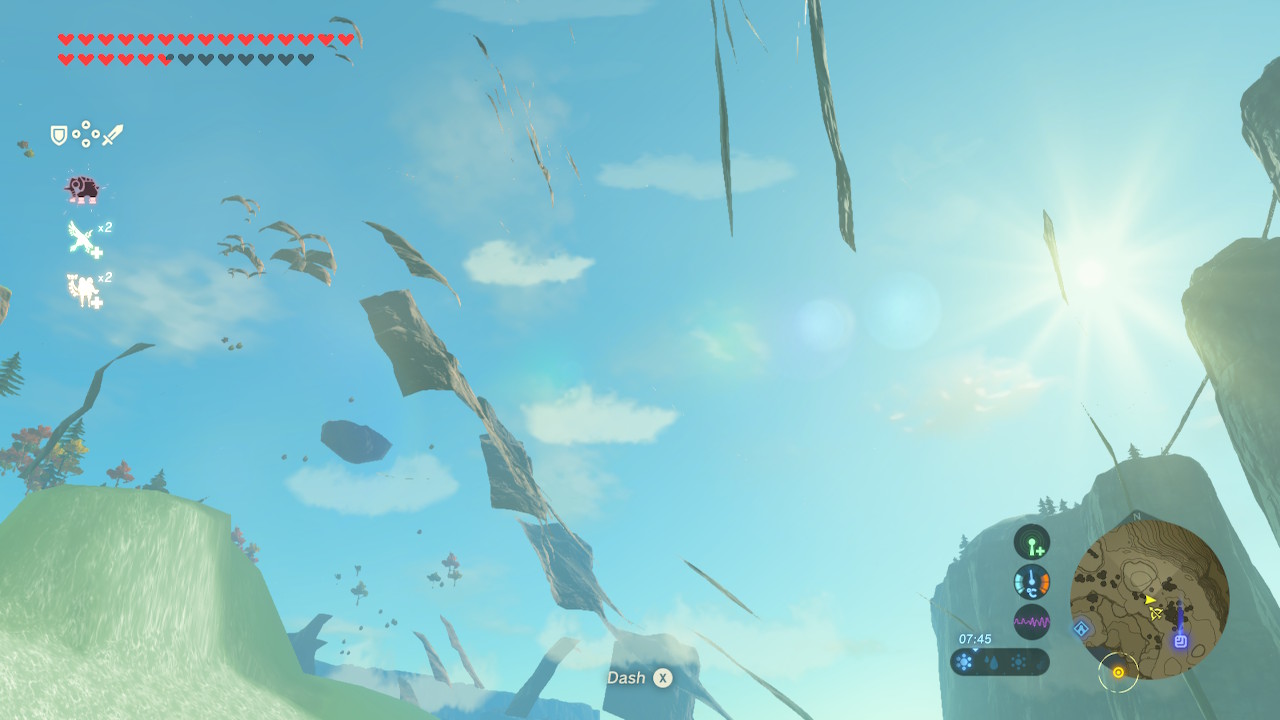Click the circular minimap

[1149, 599]
